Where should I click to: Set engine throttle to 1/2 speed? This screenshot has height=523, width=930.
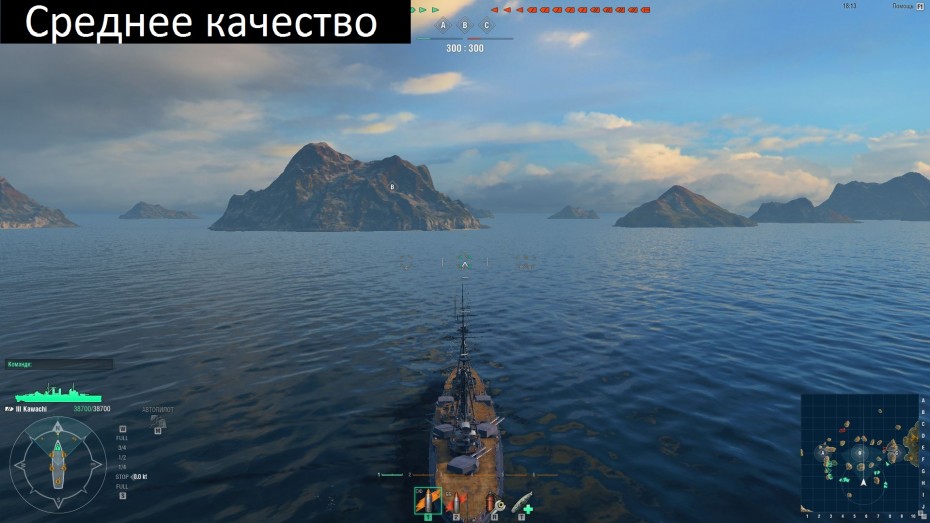point(122,457)
